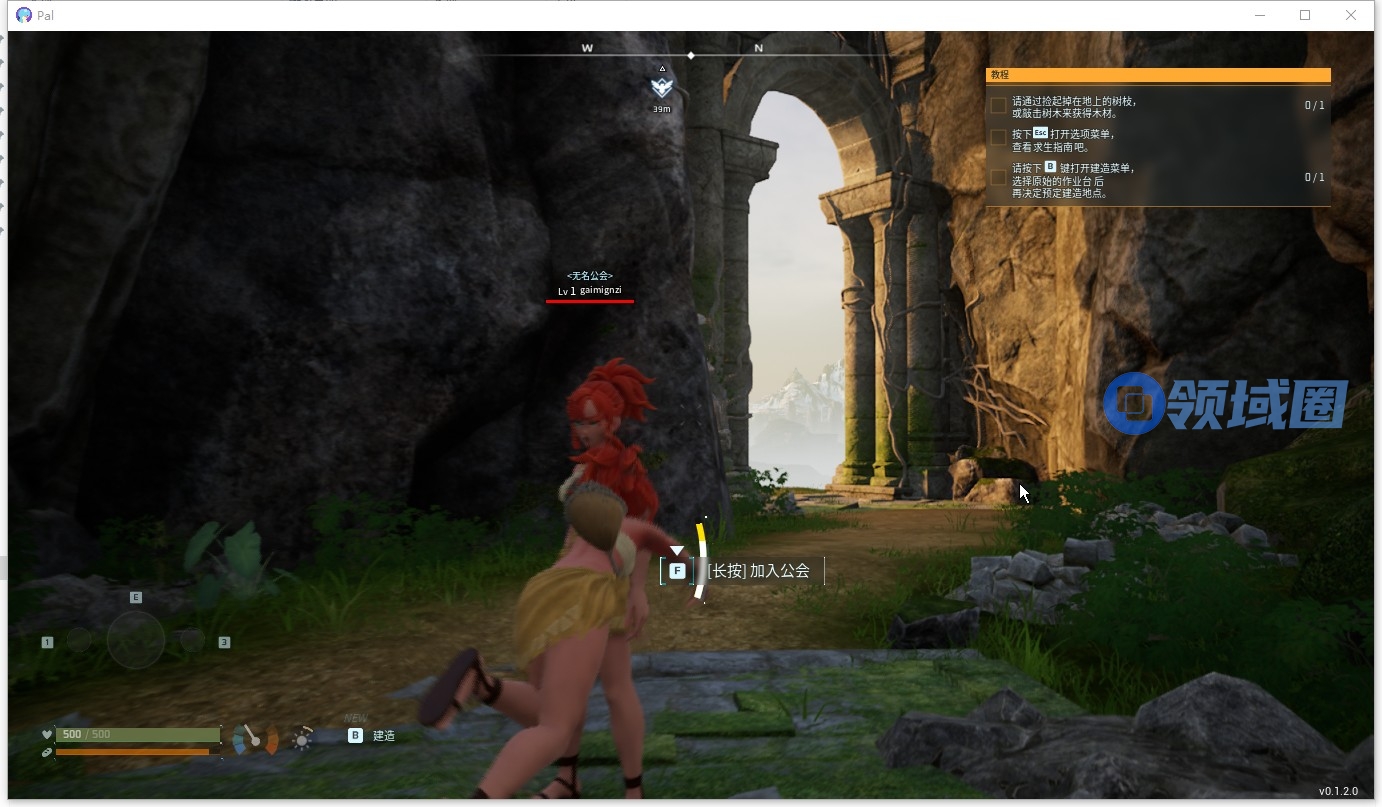The image size is (1382, 807).
Task: Minimize the Pal game window
Action: pyautogui.click(x=1259, y=15)
